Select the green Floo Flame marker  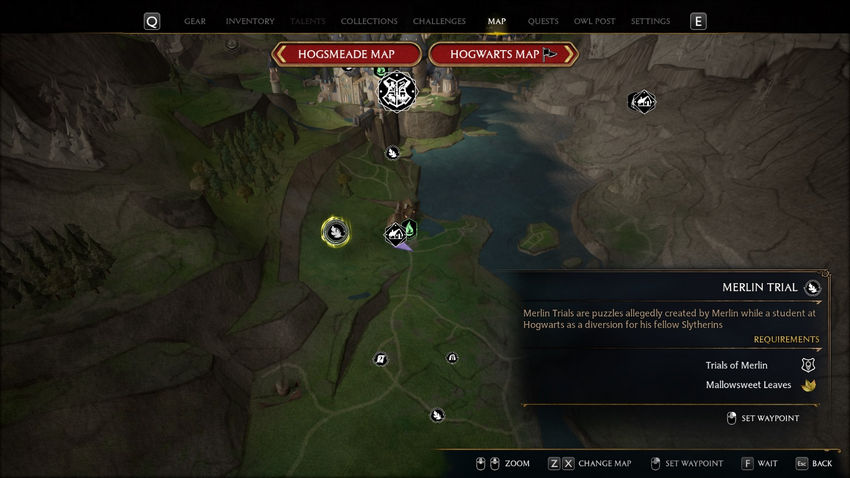(409, 230)
